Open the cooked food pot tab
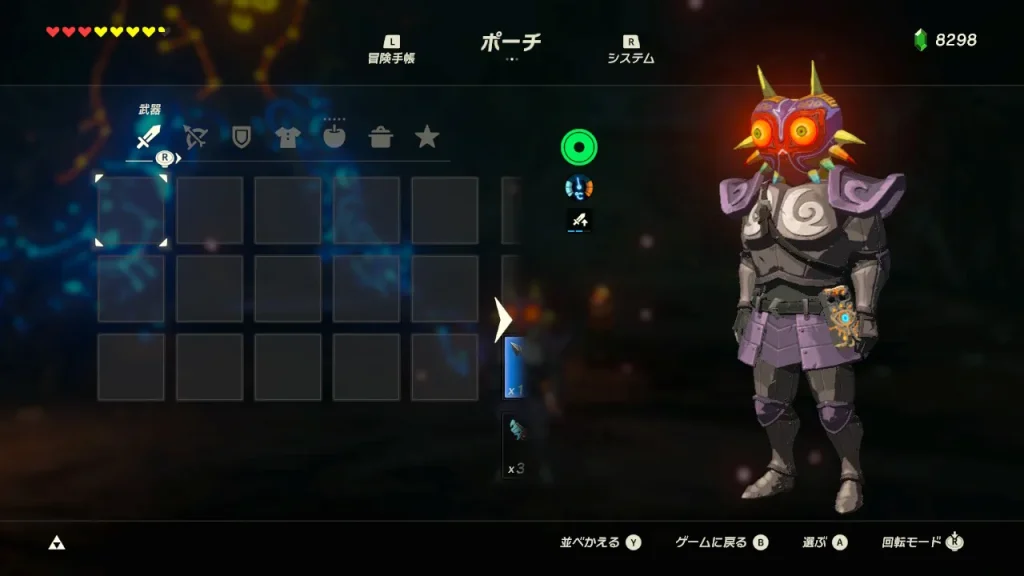 [381, 137]
